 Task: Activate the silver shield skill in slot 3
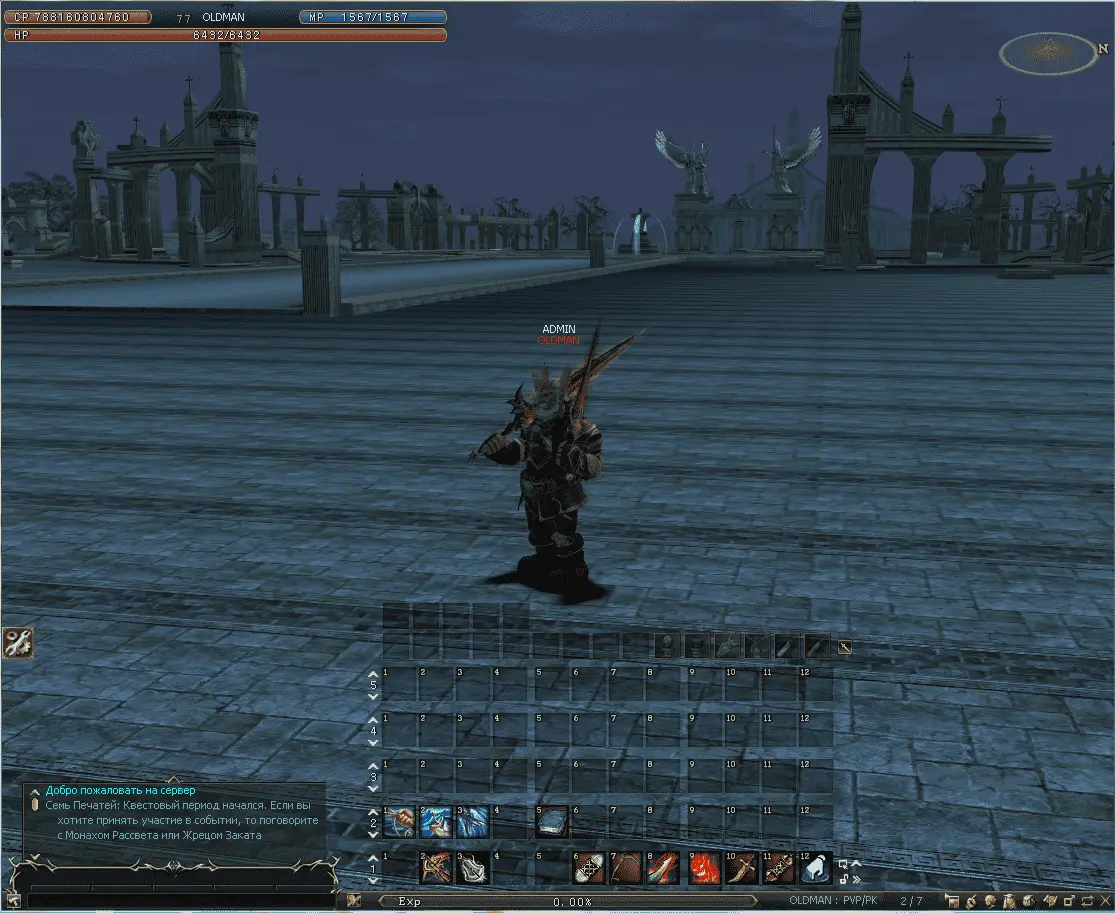473,868
